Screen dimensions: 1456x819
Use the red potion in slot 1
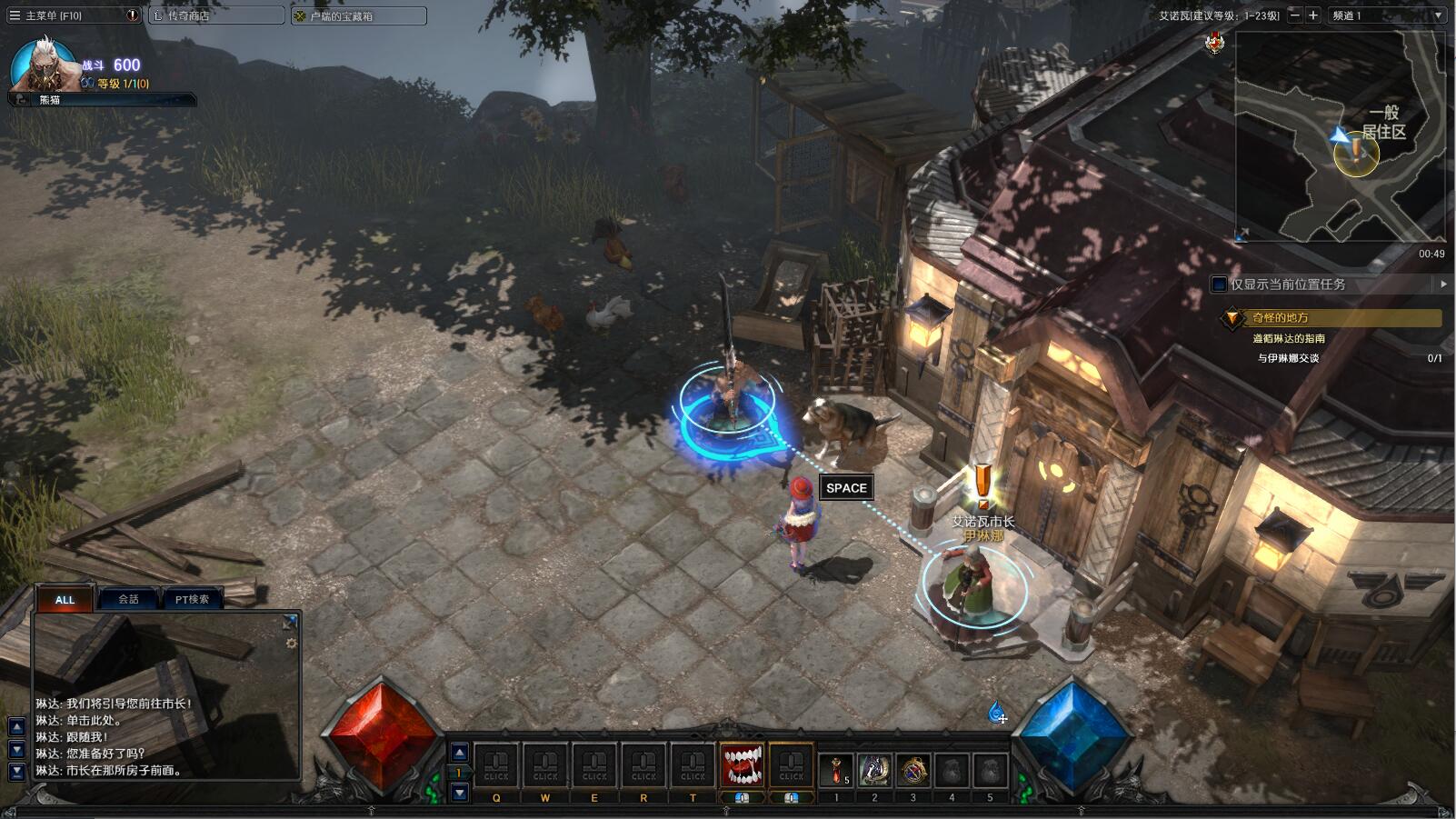(x=836, y=769)
